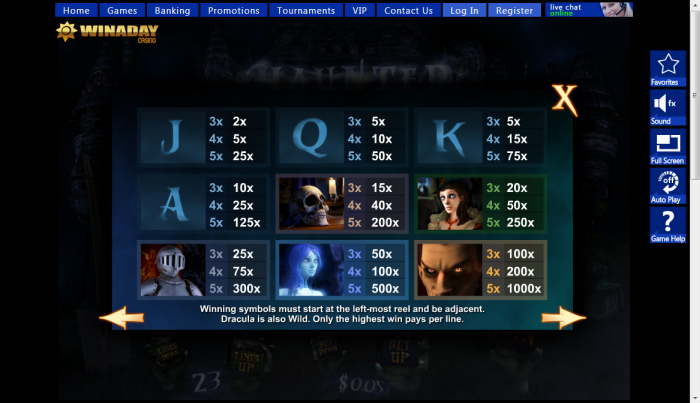This screenshot has width=700, height=403.
Task: Go to Banking
Action: tap(172, 10)
